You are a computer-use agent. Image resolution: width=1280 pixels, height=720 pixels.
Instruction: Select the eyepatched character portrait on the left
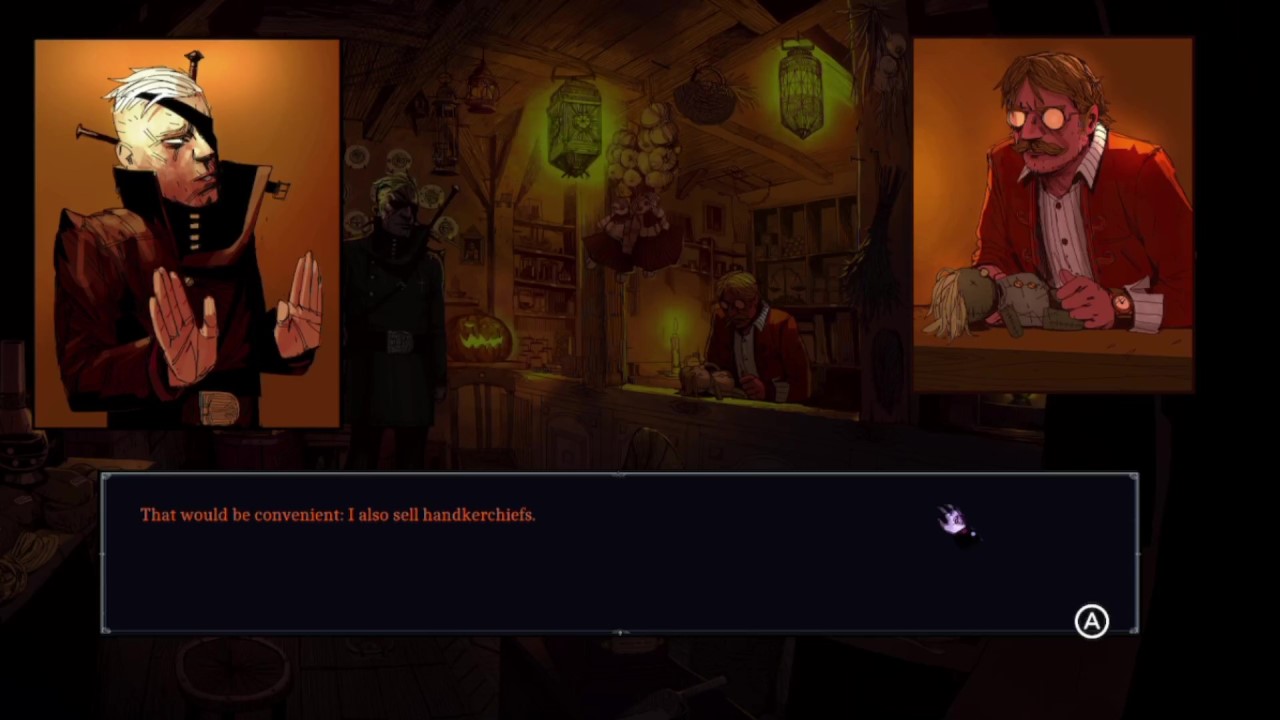pos(187,230)
